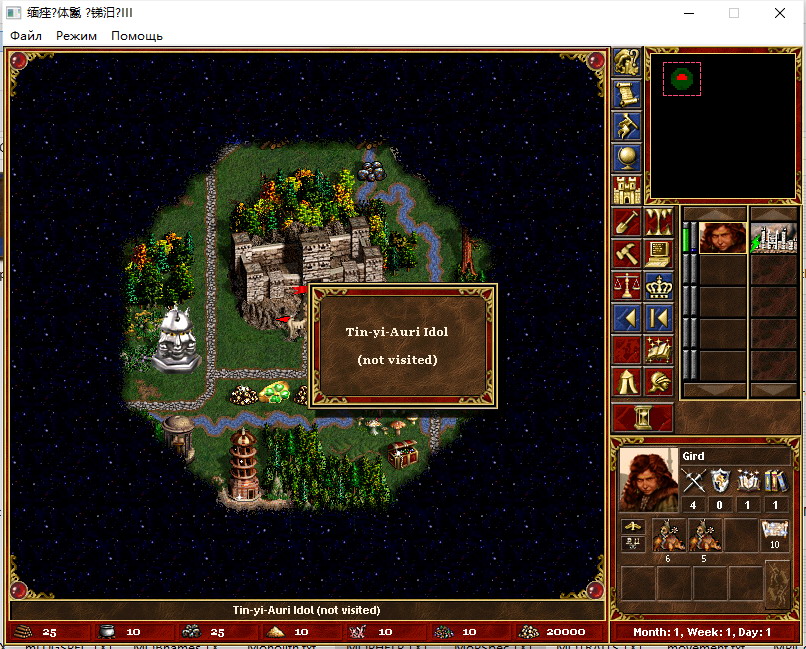Screen dimensions: 806x649
Task: Open the Помощь menu
Action: pyautogui.click(x=137, y=36)
